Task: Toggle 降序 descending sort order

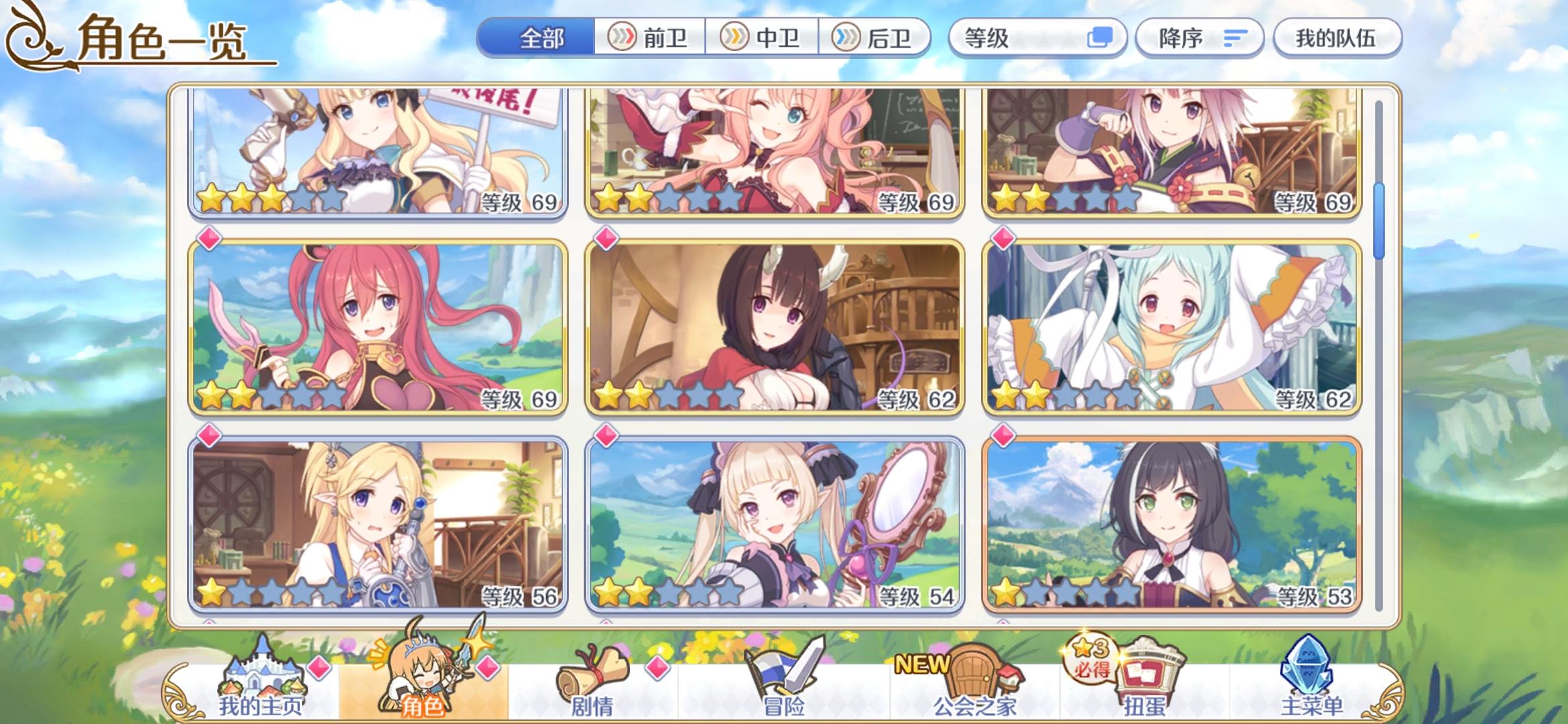Action: click(x=1199, y=38)
